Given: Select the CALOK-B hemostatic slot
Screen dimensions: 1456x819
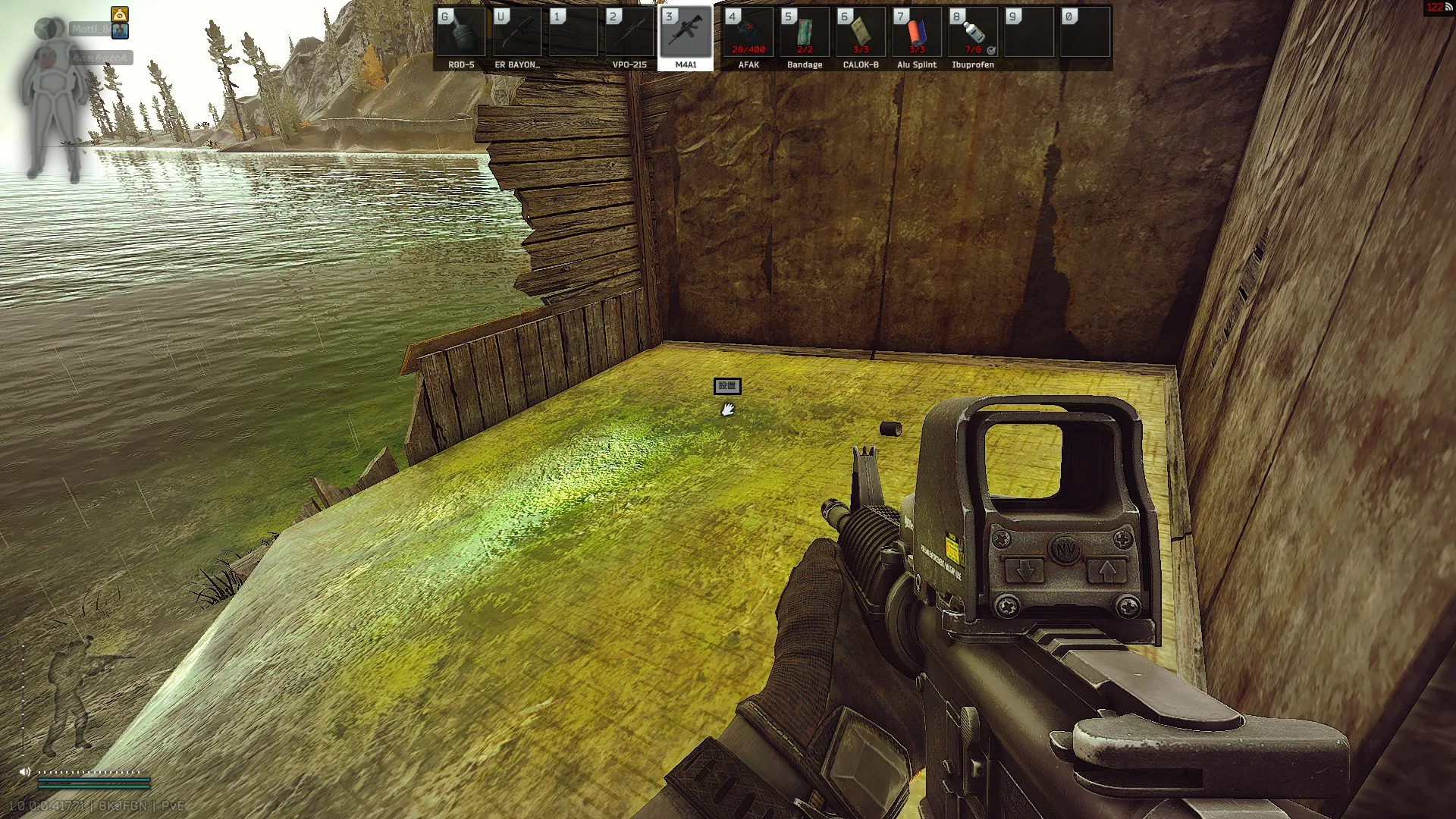Looking at the screenshot, I should tap(861, 33).
